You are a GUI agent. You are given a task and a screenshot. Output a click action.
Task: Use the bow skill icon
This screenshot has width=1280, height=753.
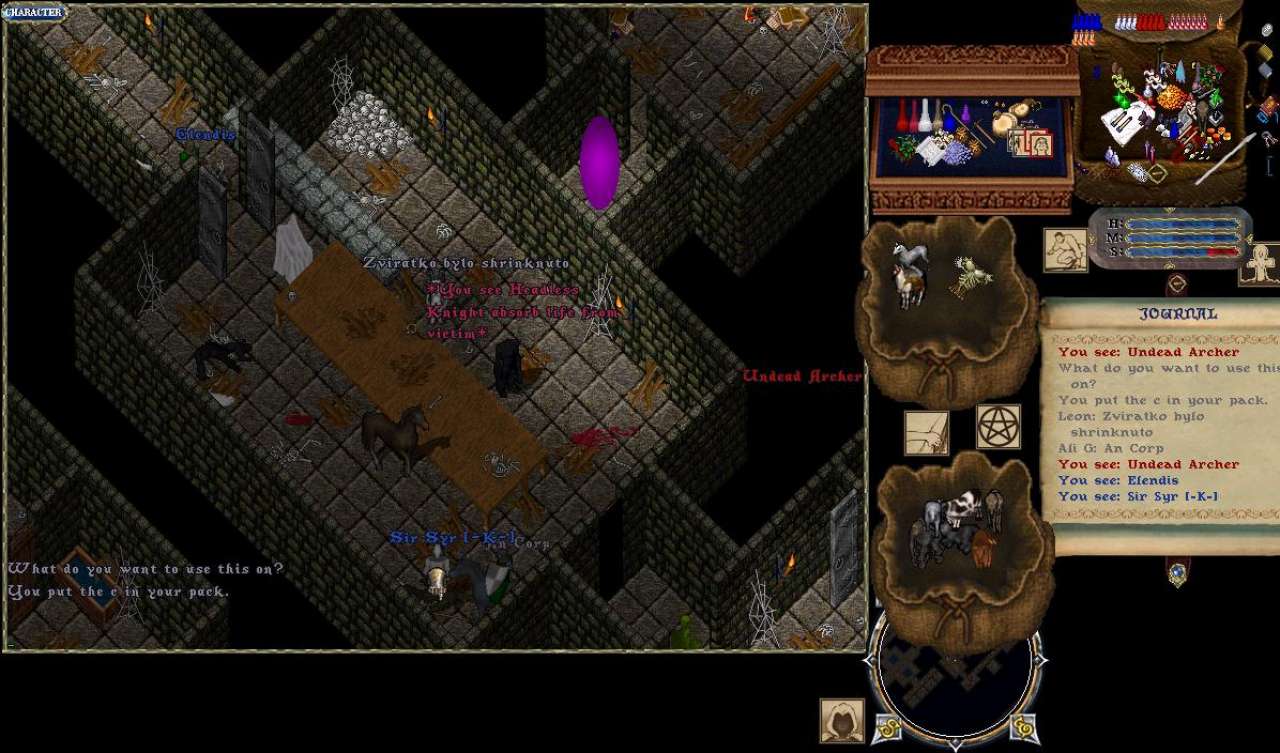926,433
